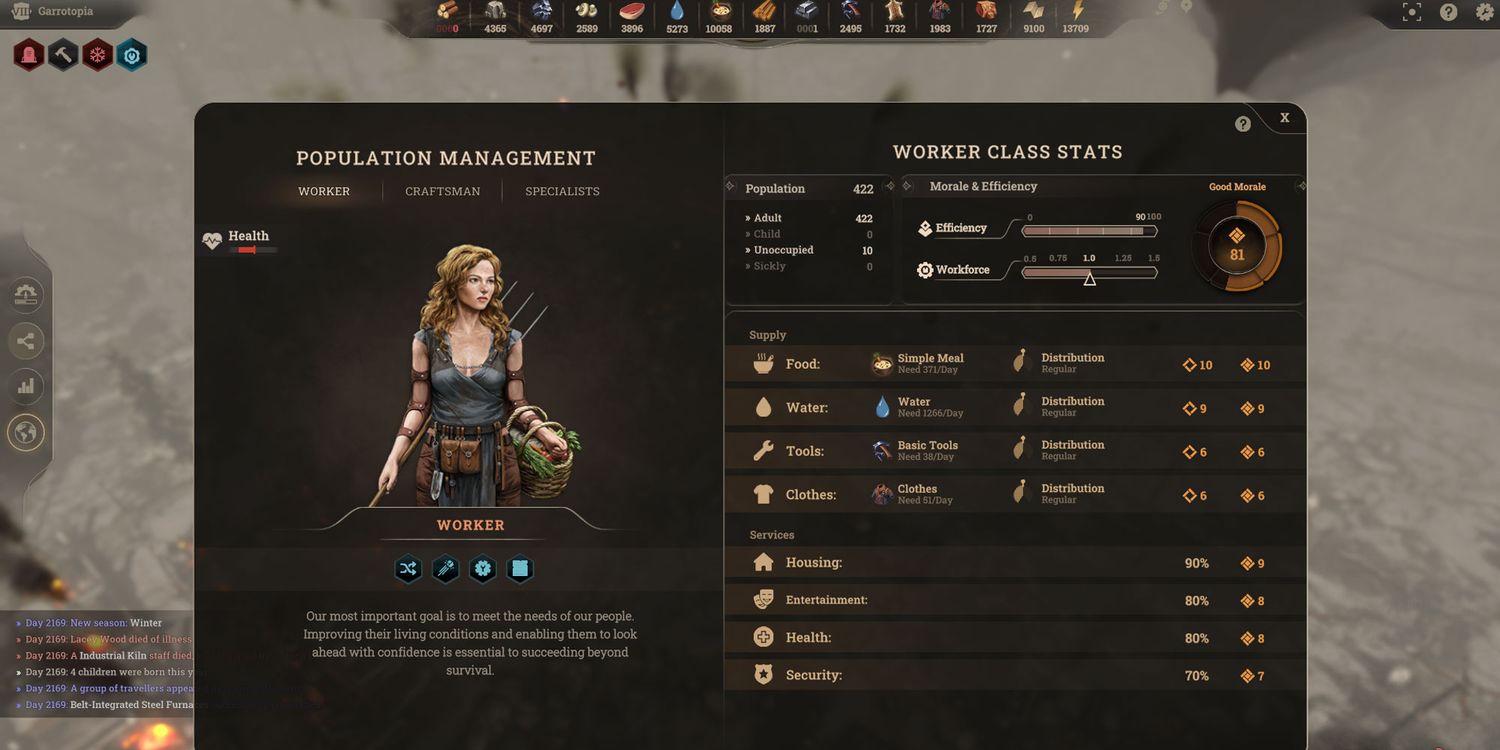Open the settings gear in top corner
1500x750 pixels.
coord(1484,12)
